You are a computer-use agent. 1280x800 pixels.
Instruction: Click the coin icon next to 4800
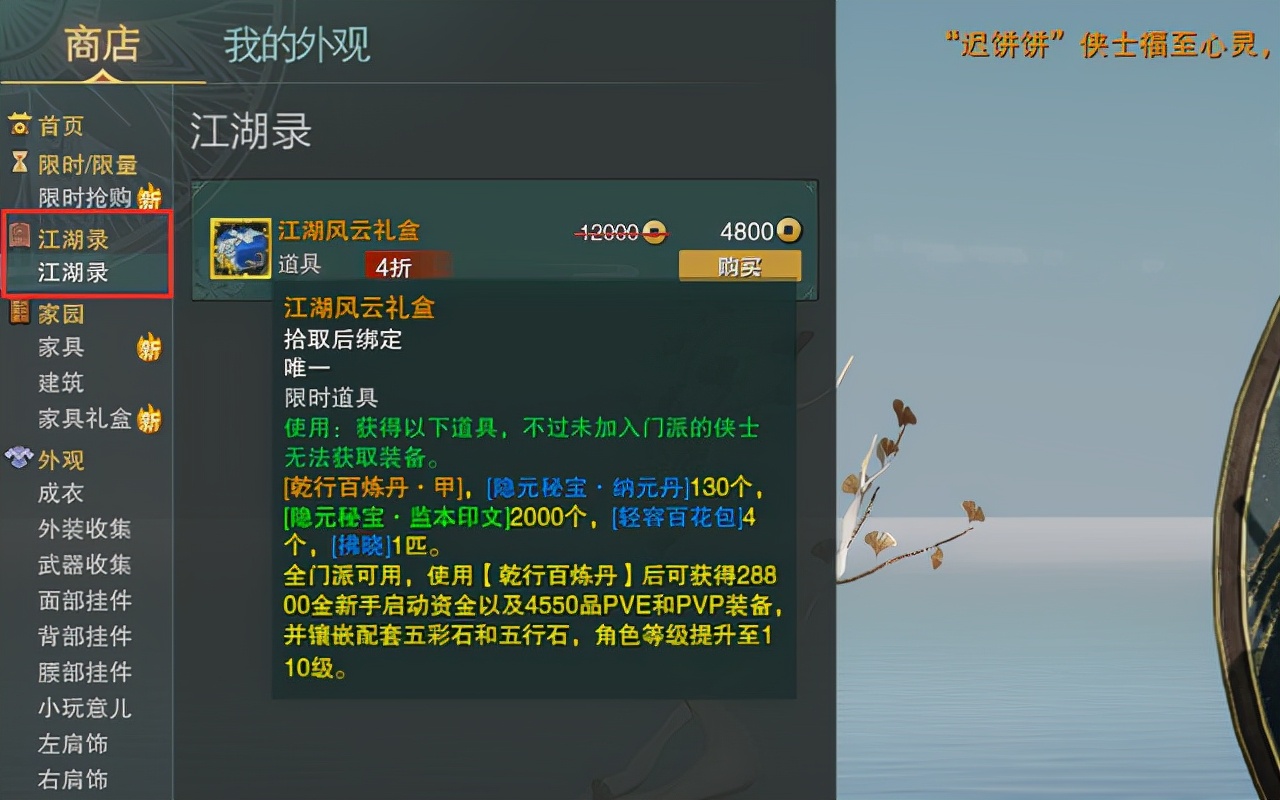click(789, 231)
